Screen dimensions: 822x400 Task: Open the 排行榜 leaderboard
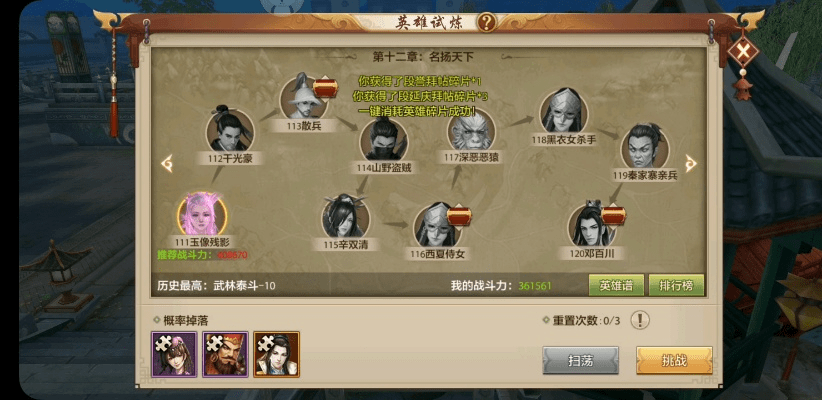(675, 285)
